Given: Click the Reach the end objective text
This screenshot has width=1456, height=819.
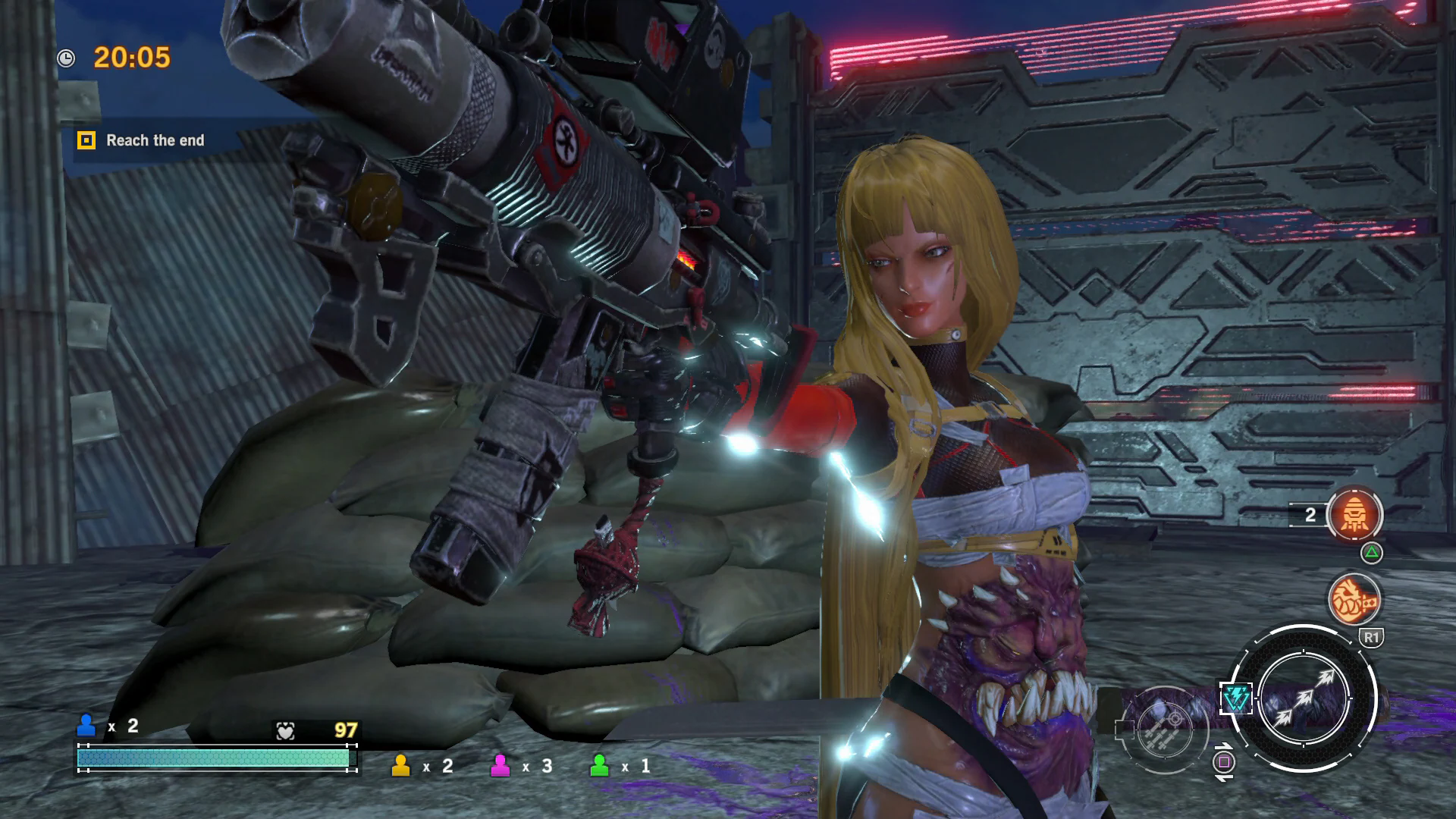Looking at the screenshot, I should (155, 140).
